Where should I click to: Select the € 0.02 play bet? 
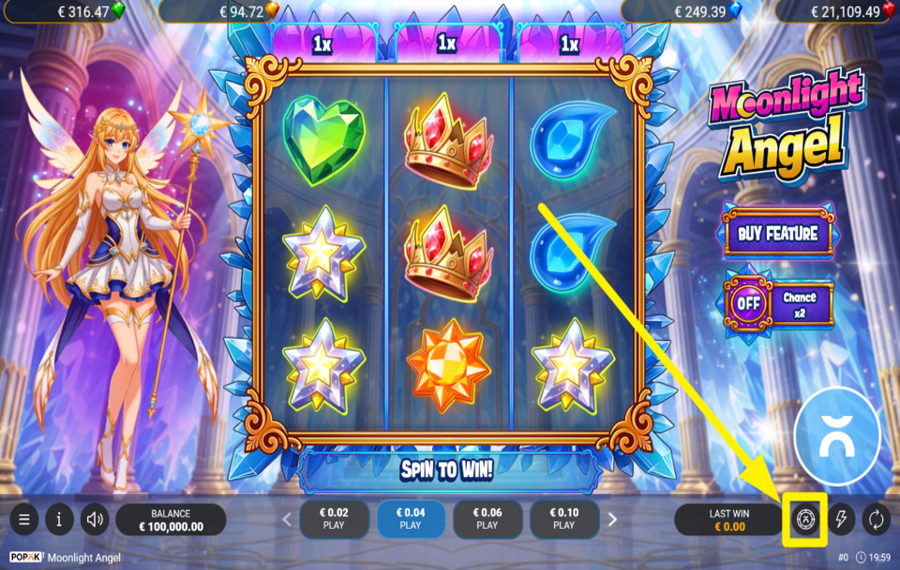(x=333, y=519)
